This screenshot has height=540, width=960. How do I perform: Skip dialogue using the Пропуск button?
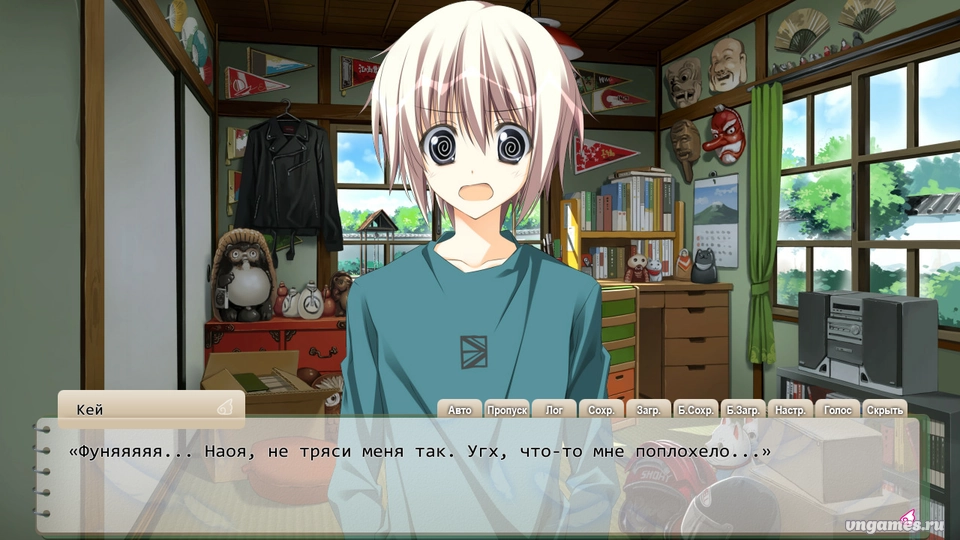507,409
